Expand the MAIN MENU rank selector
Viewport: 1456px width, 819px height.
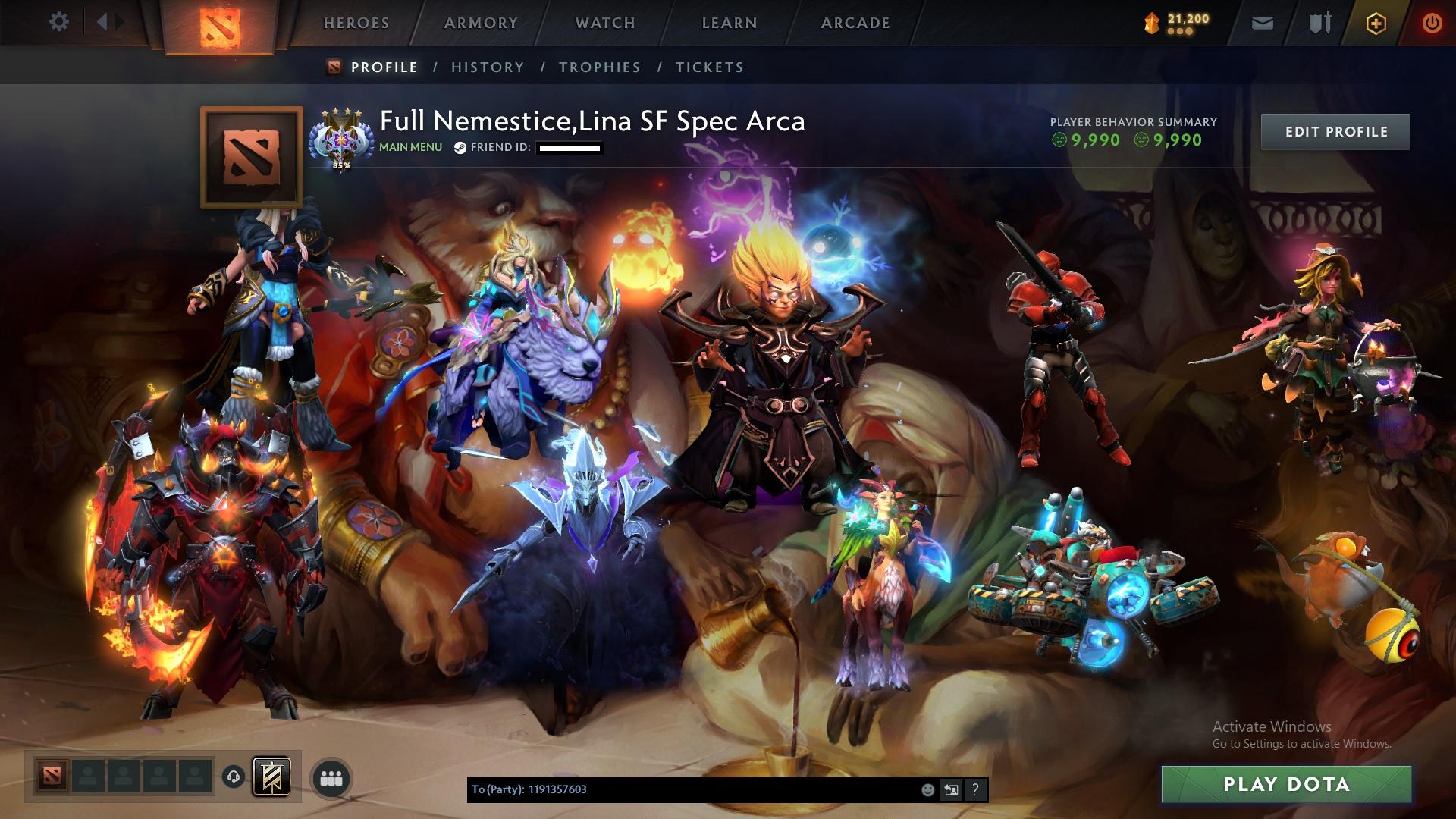pyautogui.click(x=409, y=147)
